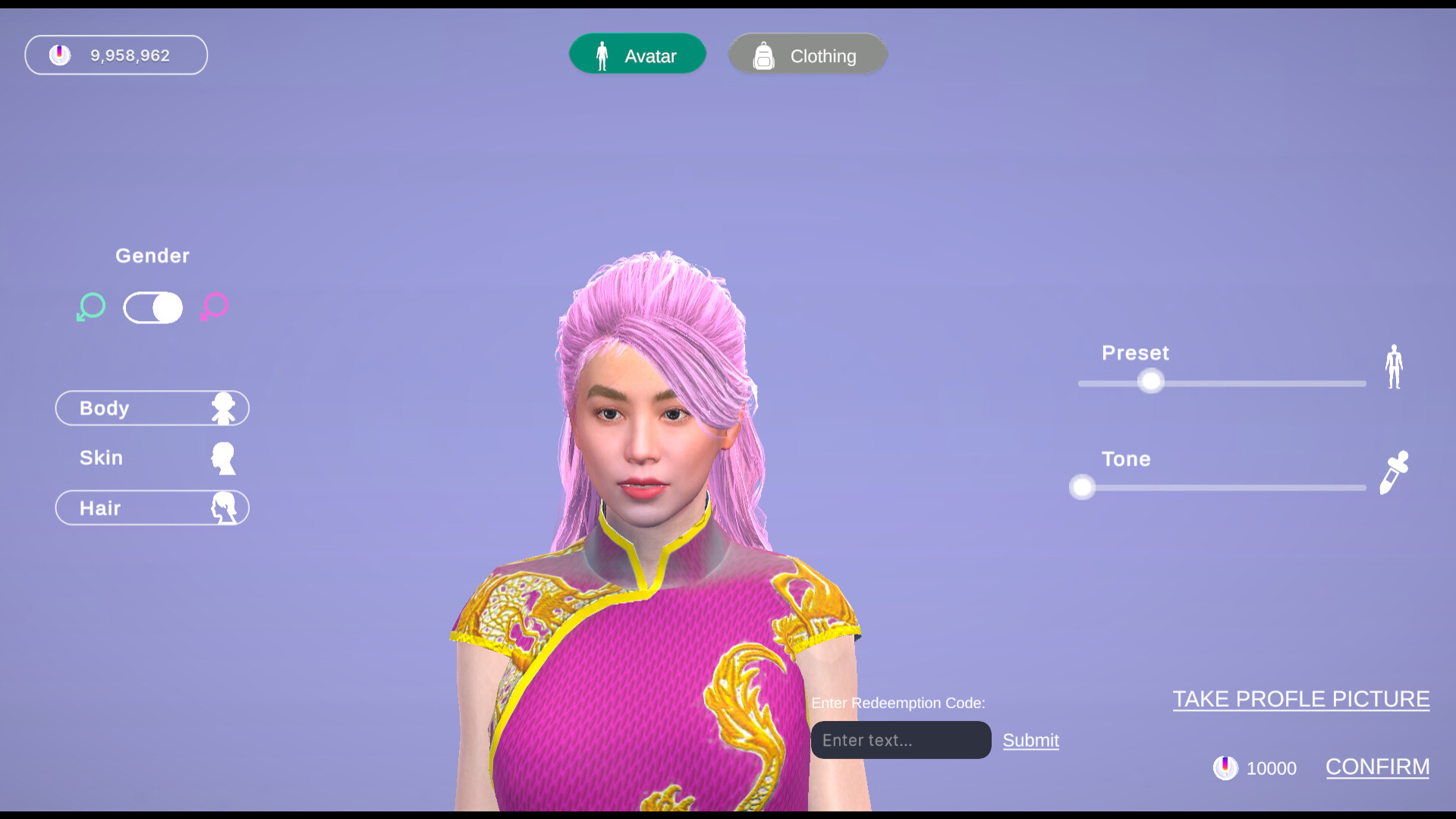The width and height of the screenshot is (1456, 819).
Task: Click TAKE PROFLE PICTURE
Action: (x=1300, y=698)
